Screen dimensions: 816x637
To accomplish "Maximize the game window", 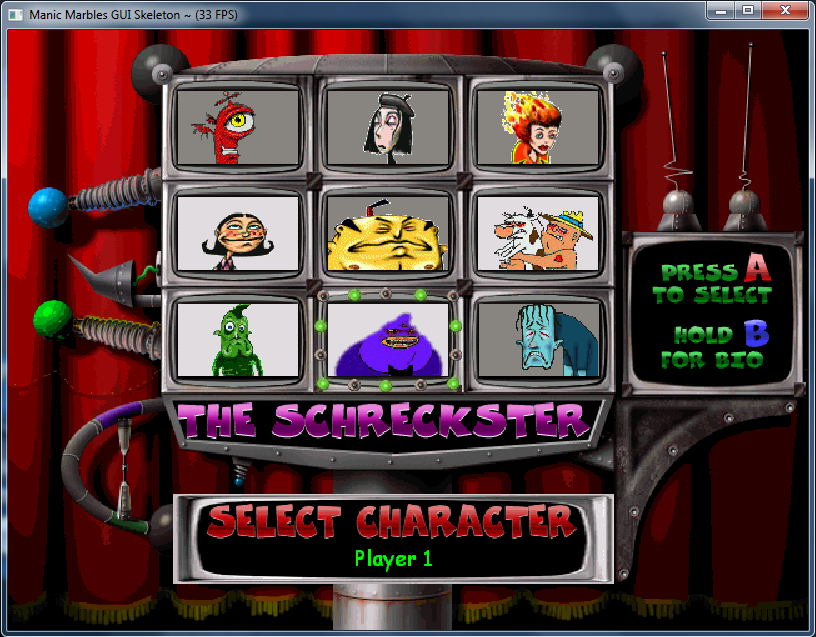I will tap(746, 10).
